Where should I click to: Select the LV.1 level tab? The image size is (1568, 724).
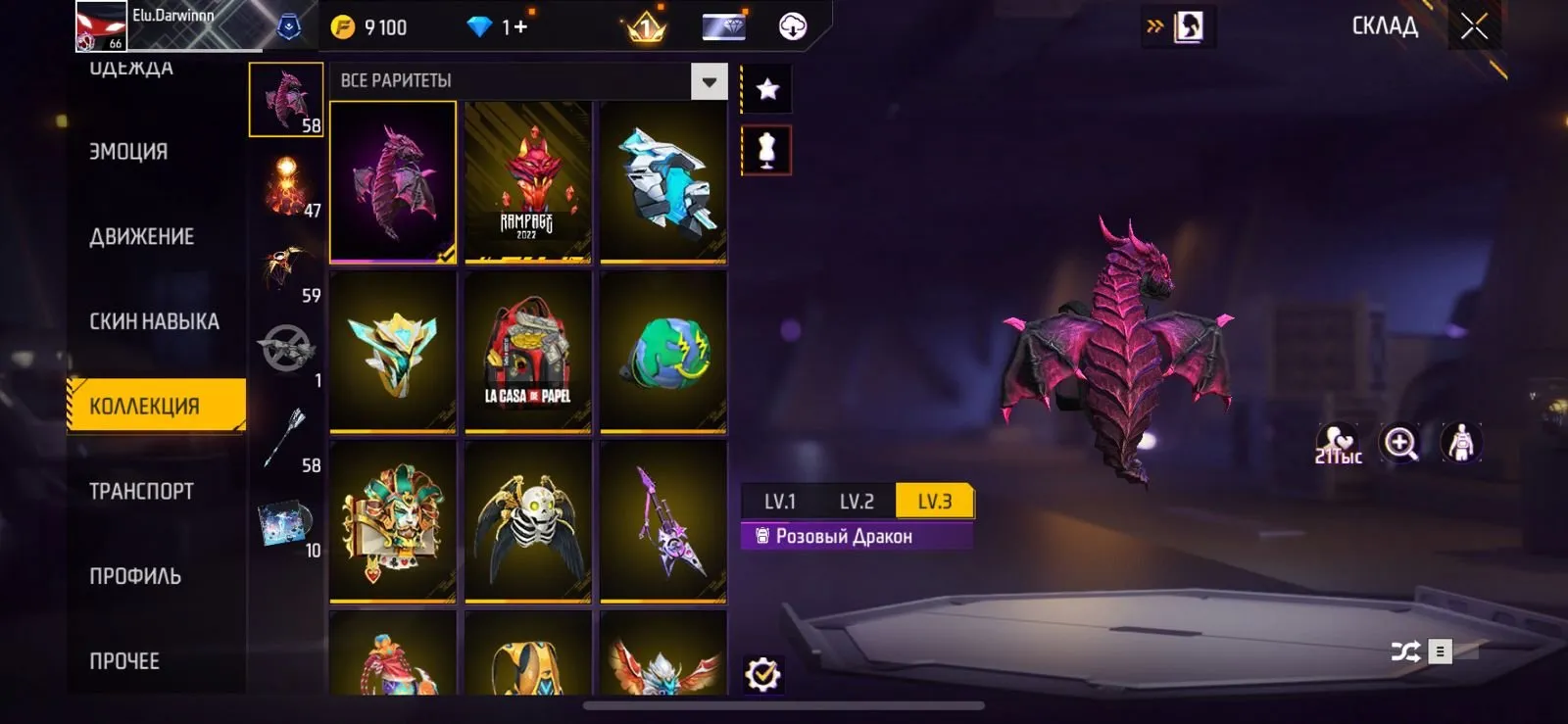[x=781, y=501]
